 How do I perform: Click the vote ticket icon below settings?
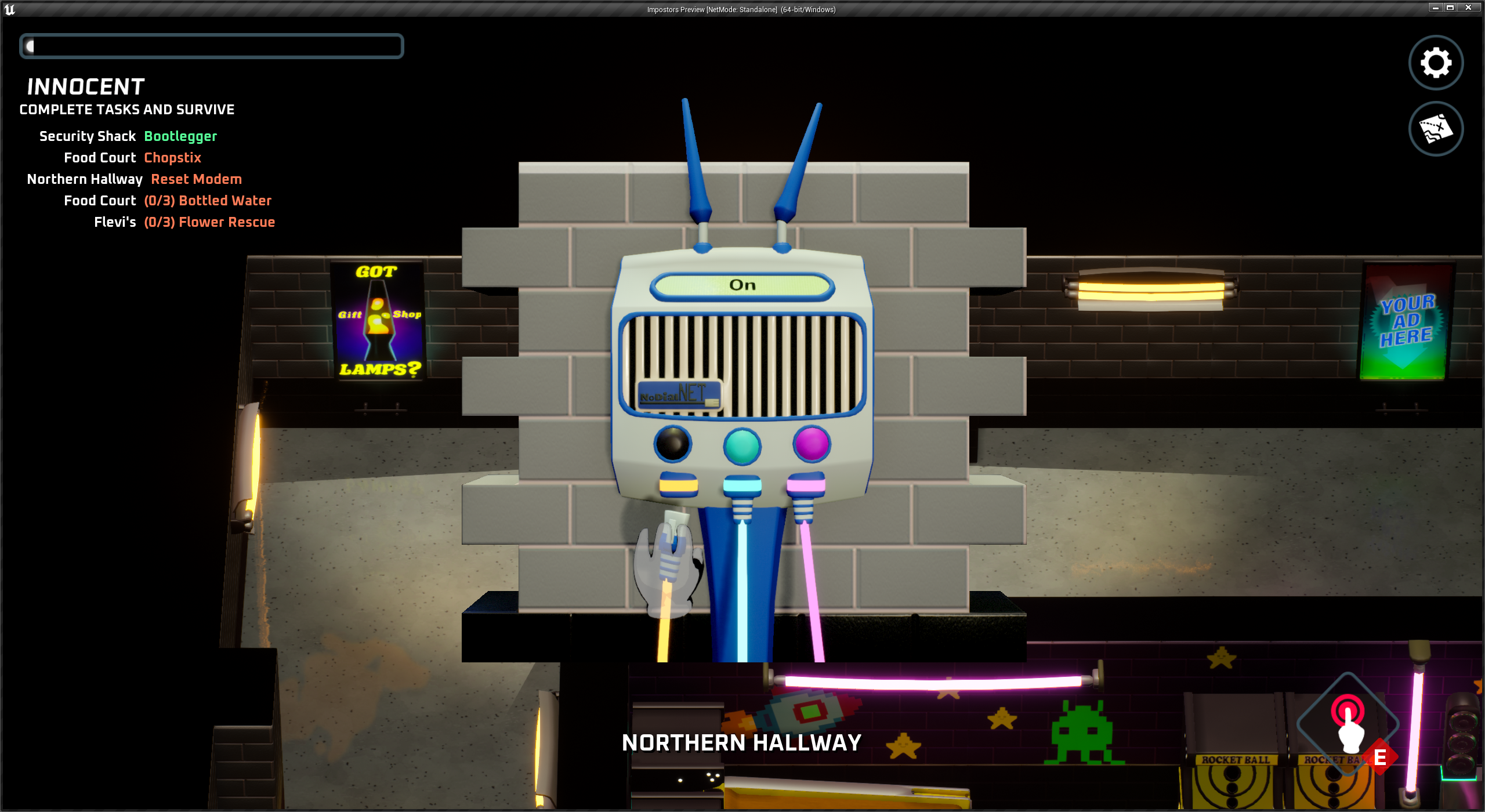[x=1435, y=129]
